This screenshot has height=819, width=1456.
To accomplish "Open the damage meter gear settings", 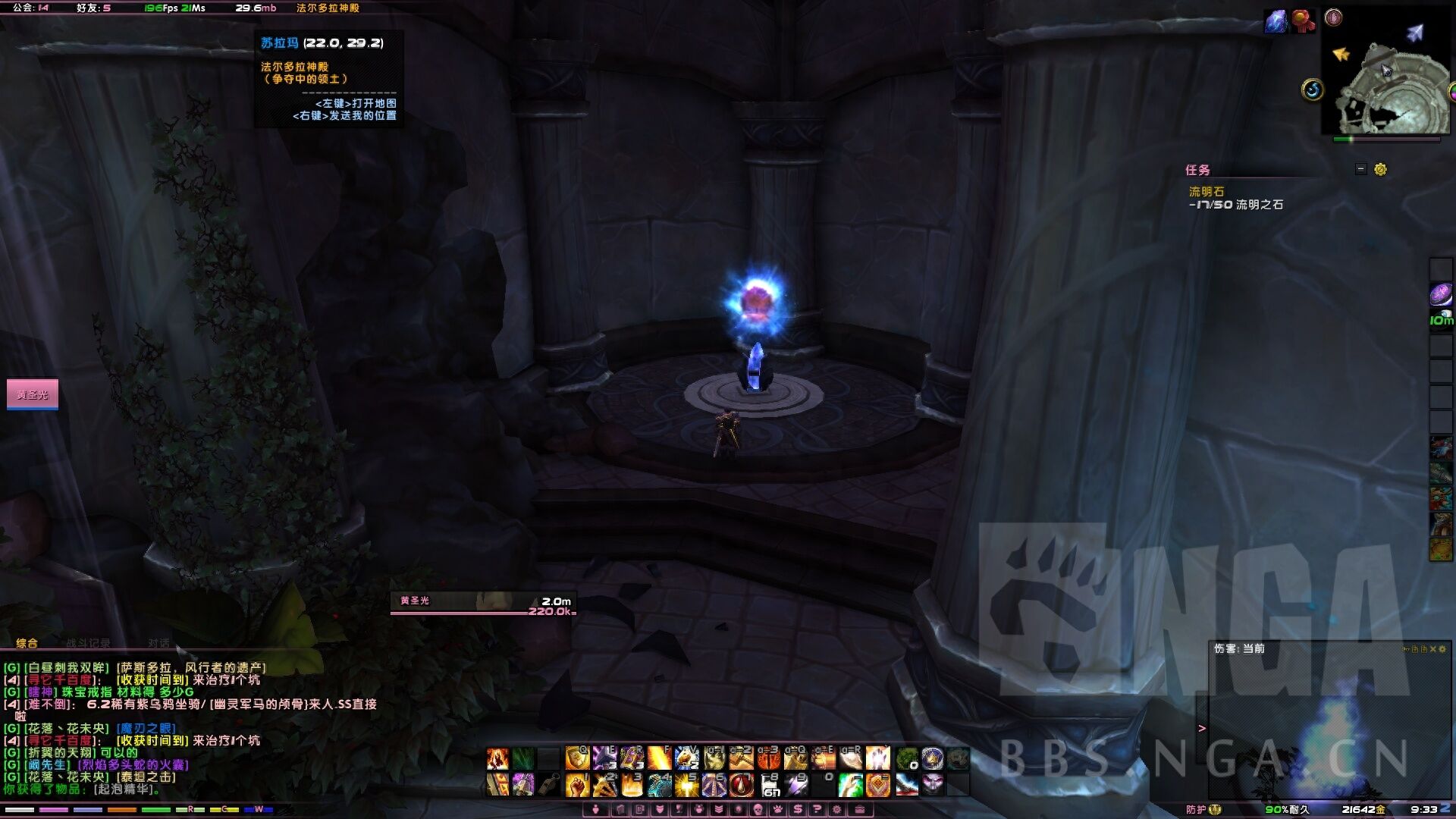I will (1442, 649).
